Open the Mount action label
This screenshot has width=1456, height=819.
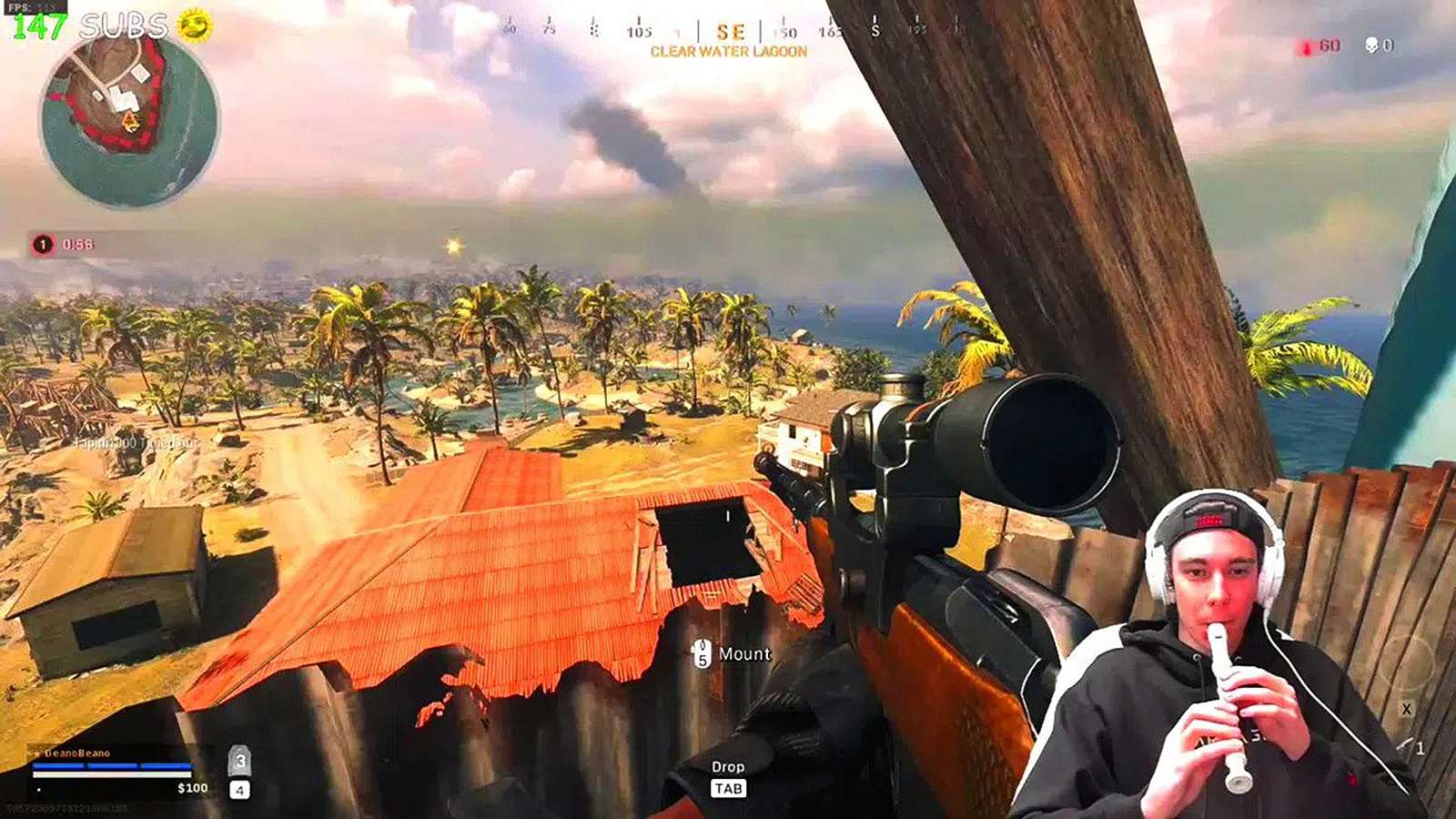click(x=743, y=653)
